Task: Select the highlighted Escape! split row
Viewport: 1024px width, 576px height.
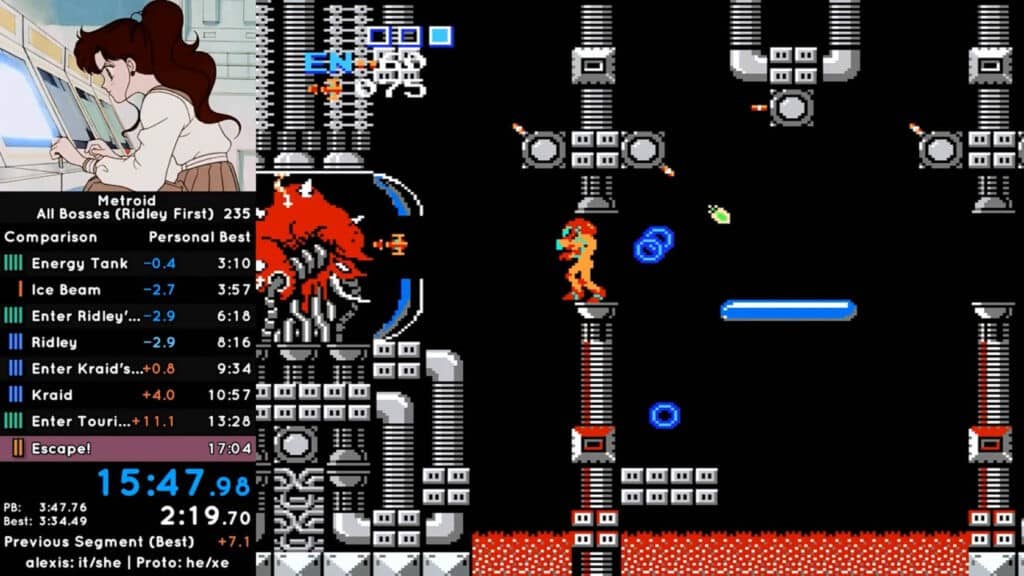Action: click(x=128, y=448)
